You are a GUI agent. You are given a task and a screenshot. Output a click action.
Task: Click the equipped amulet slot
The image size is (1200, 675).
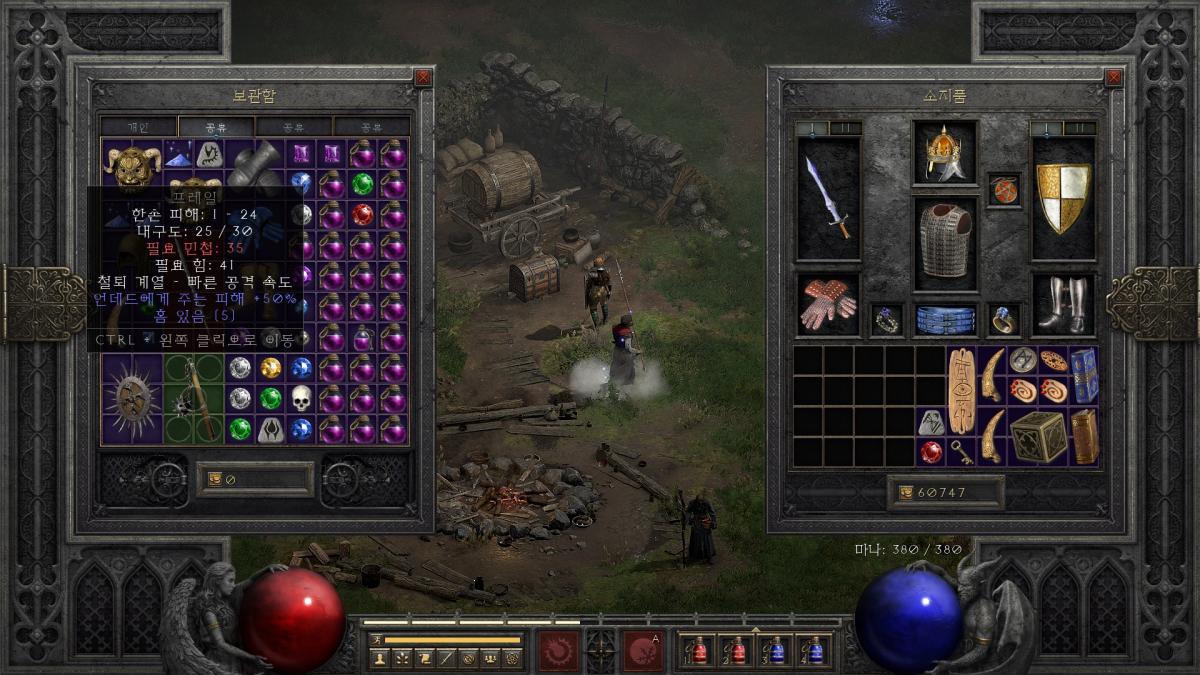pos(1003,189)
